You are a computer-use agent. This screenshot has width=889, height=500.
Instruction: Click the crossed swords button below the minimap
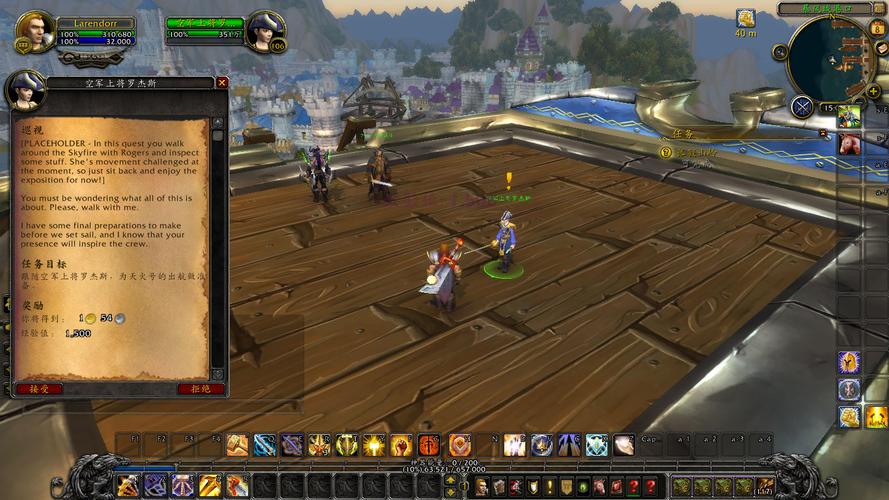pyautogui.click(x=802, y=107)
